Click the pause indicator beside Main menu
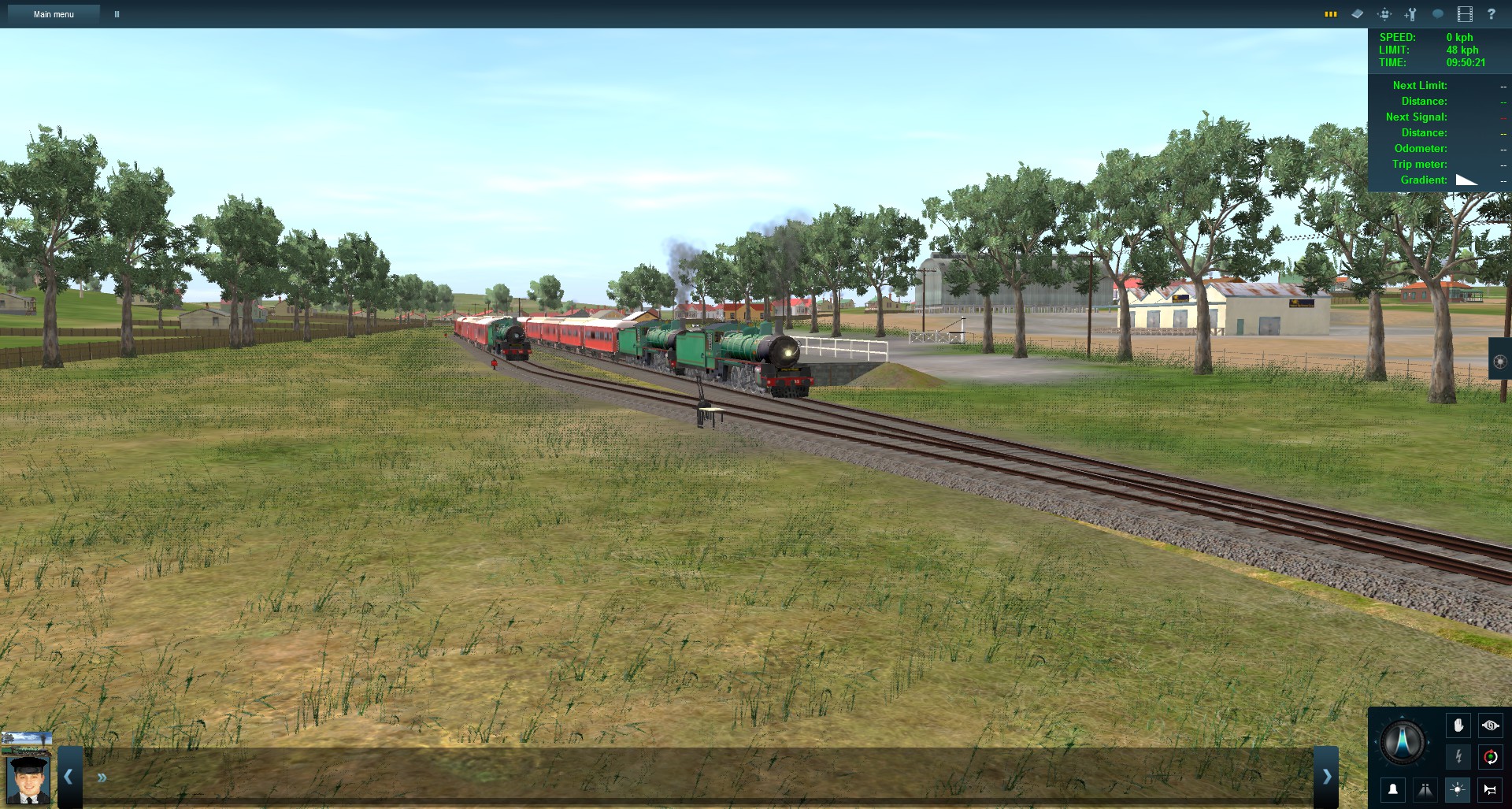The height and width of the screenshot is (809, 1512). click(117, 13)
